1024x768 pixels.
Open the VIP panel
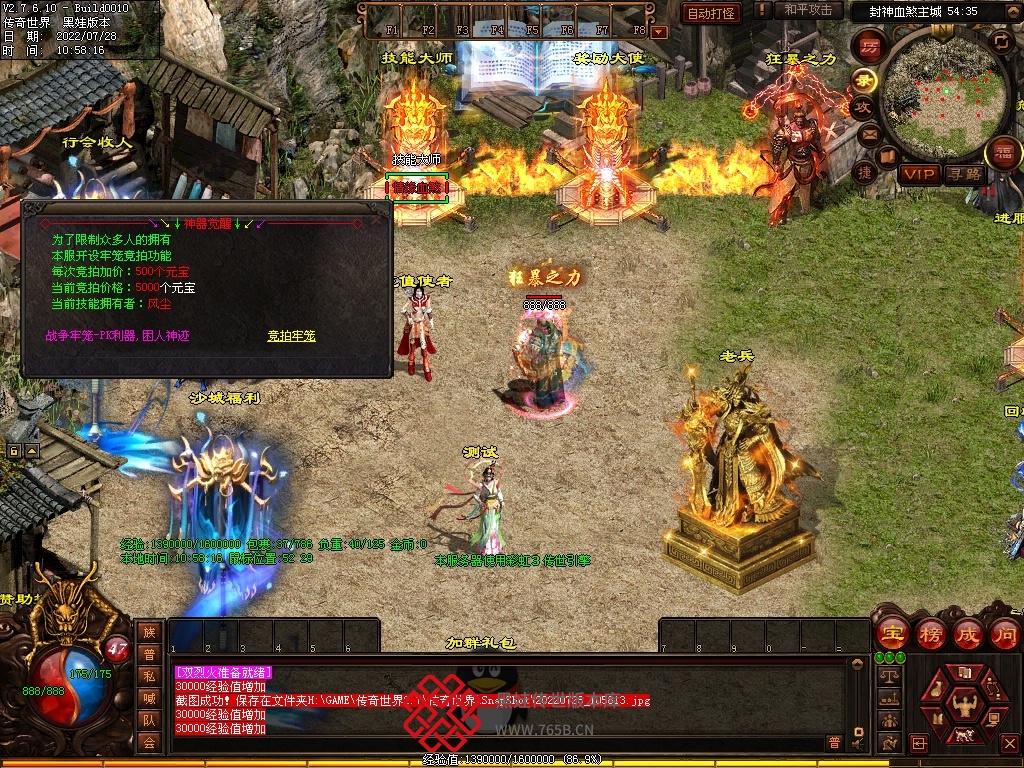point(920,174)
